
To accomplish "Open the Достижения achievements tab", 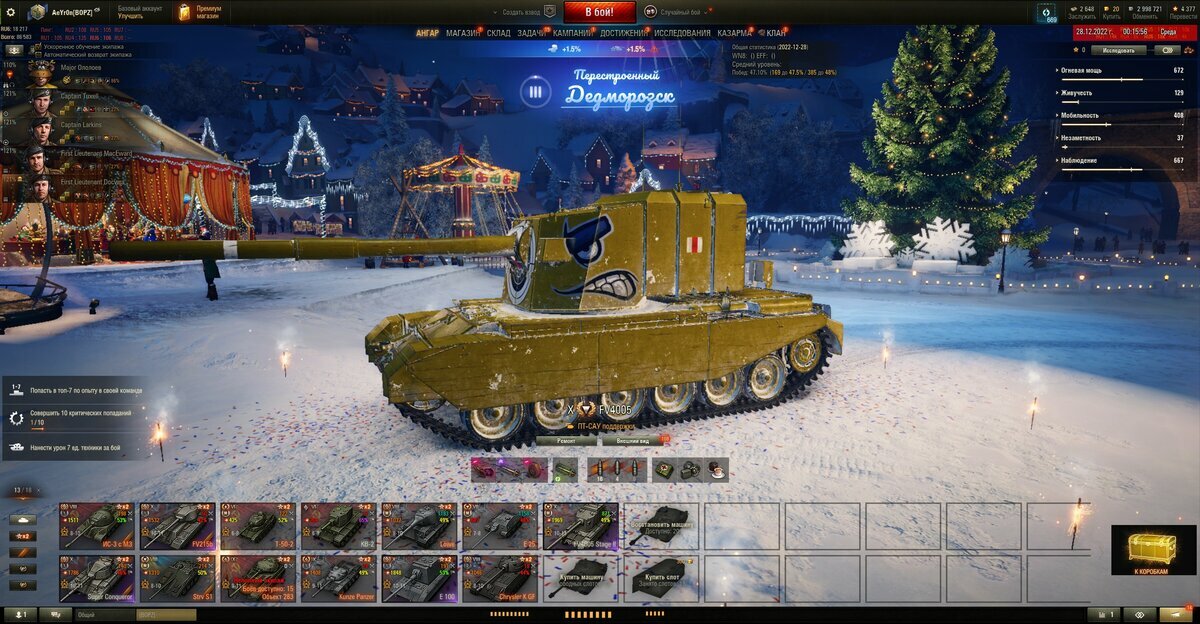I will coord(623,33).
